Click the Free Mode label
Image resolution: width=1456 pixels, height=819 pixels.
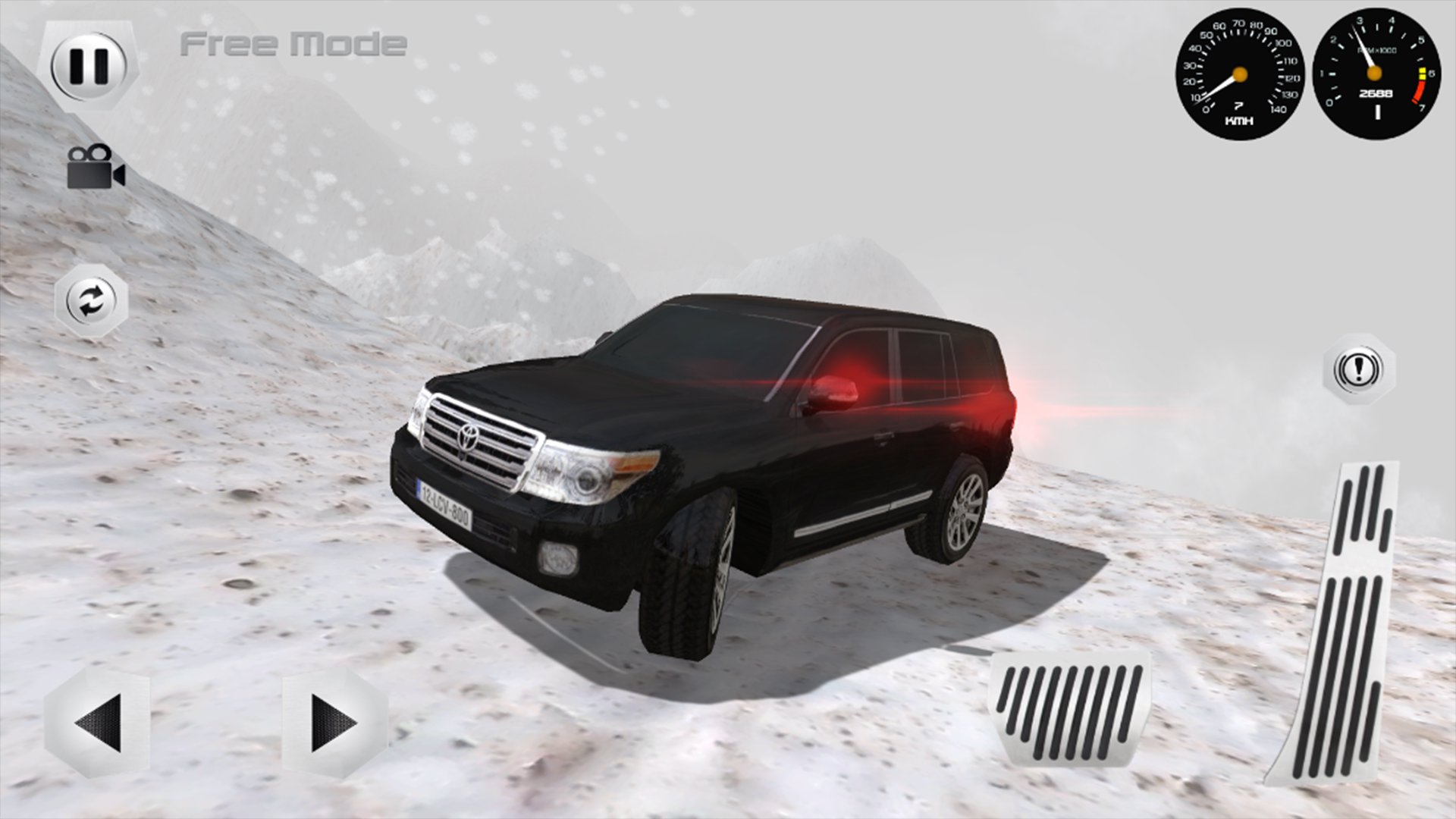(x=292, y=42)
